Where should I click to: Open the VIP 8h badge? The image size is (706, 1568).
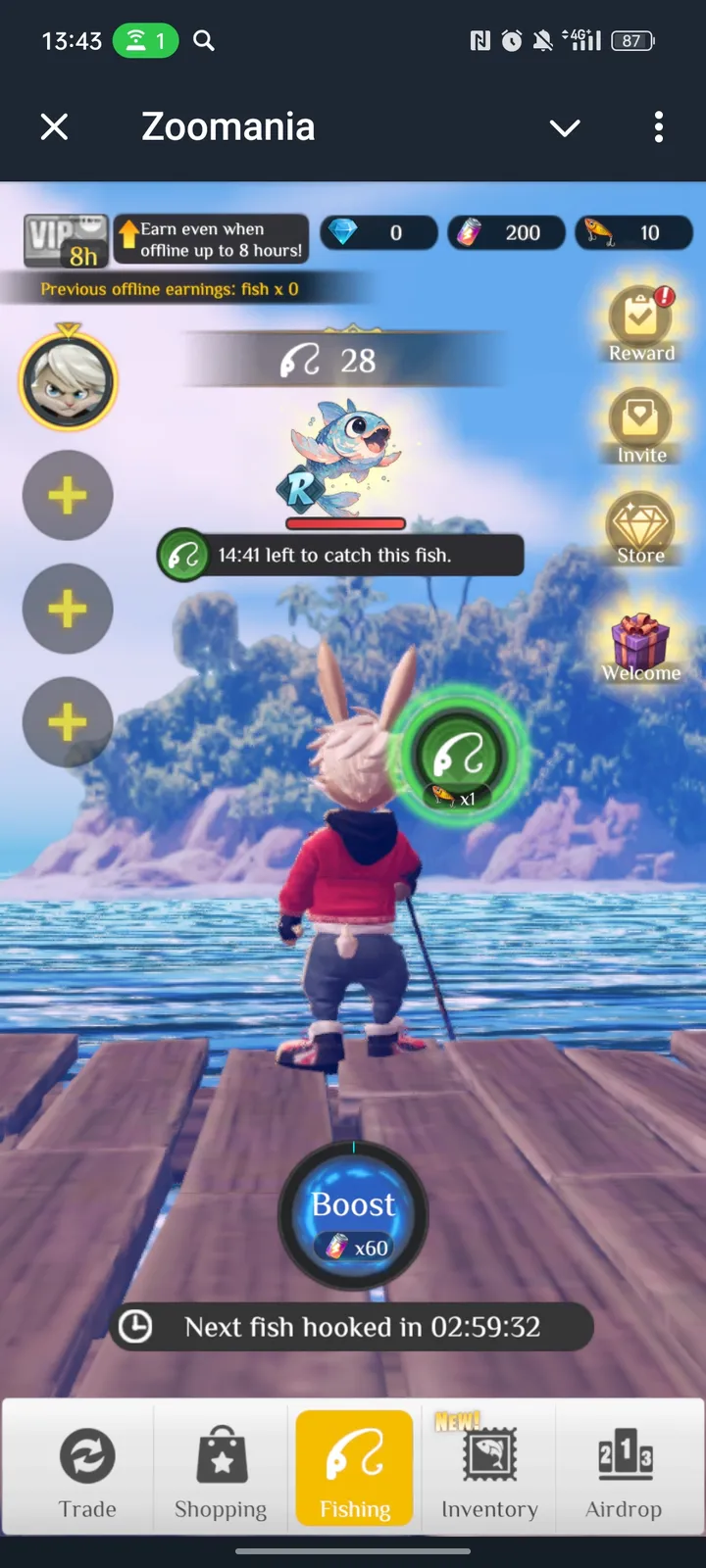pos(65,240)
